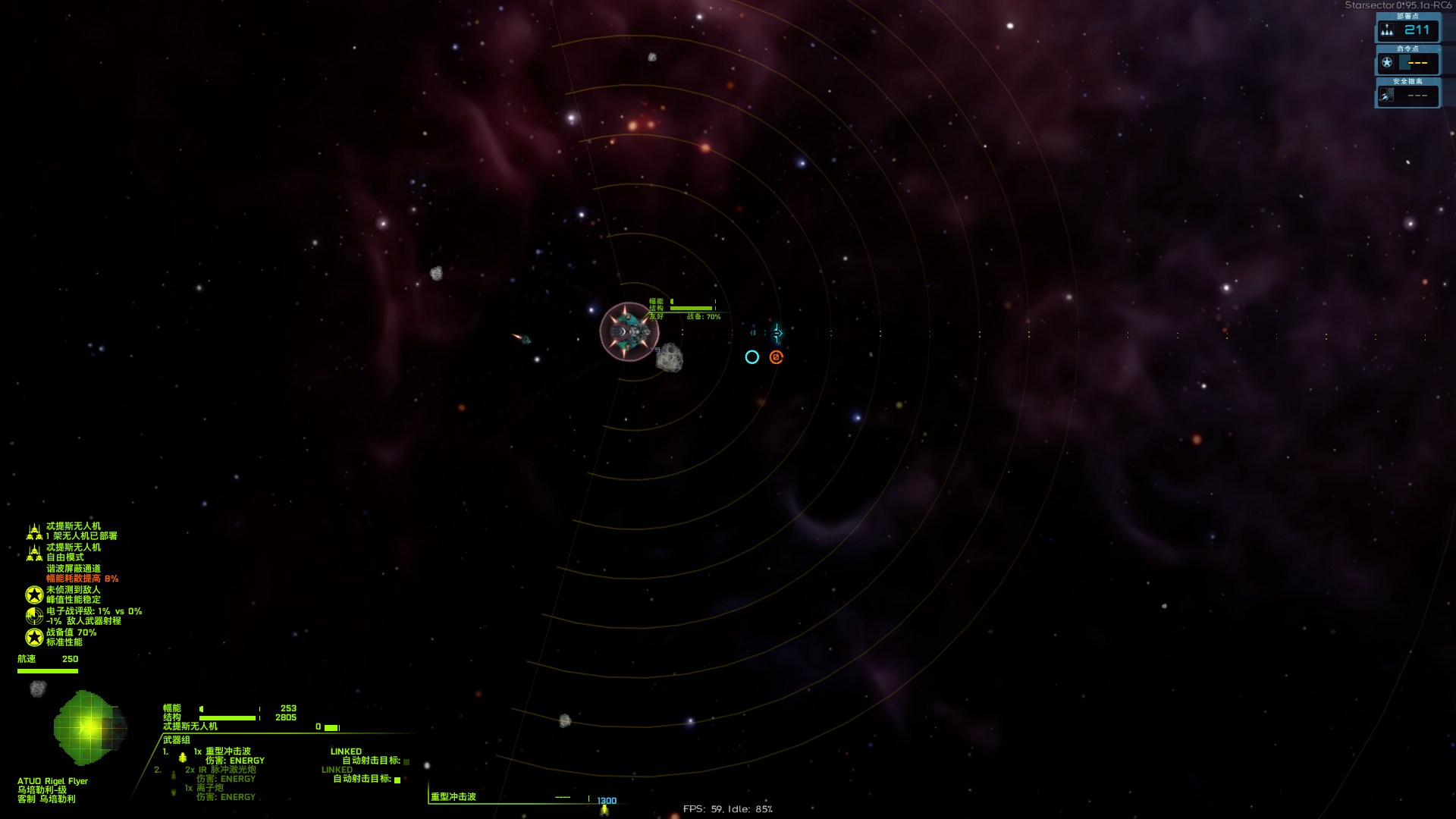Image resolution: width=1456 pixels, height=819 pixels.
Task: Switch group 1 from LINKED firing mode
Action: pyautogui.click(x=345, y=751)
